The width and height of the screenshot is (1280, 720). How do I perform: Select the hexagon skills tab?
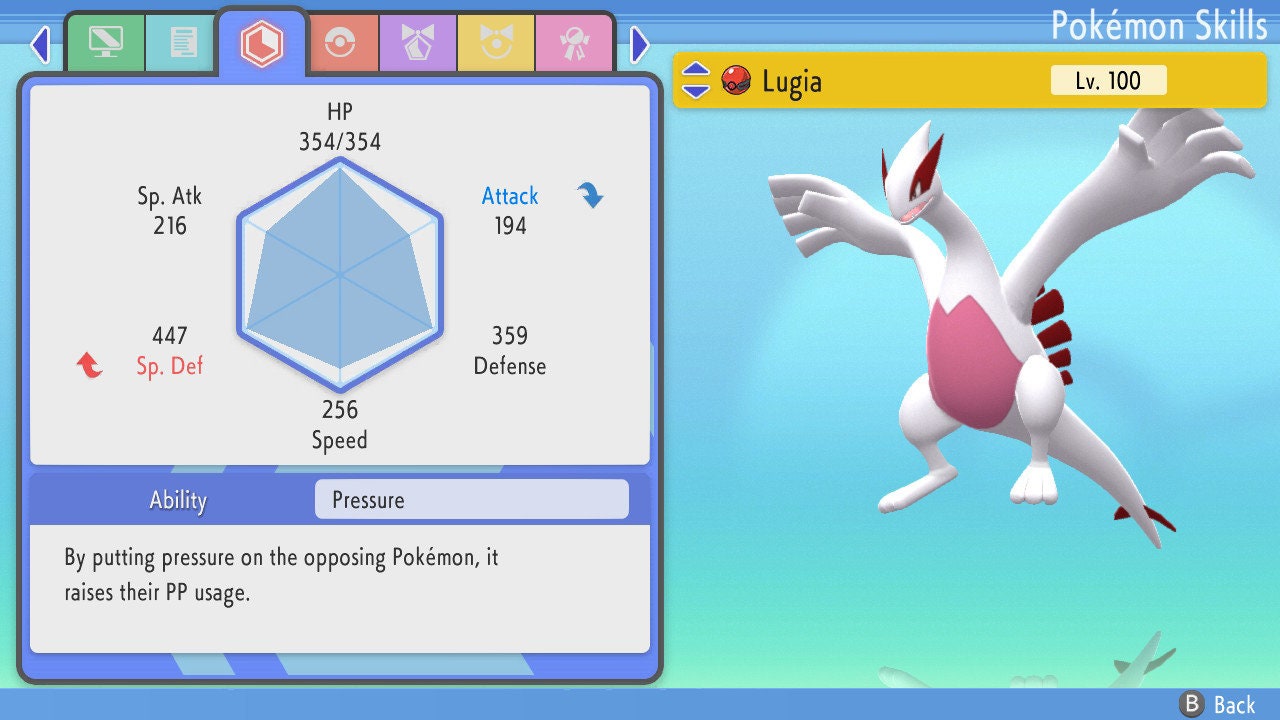261,43
